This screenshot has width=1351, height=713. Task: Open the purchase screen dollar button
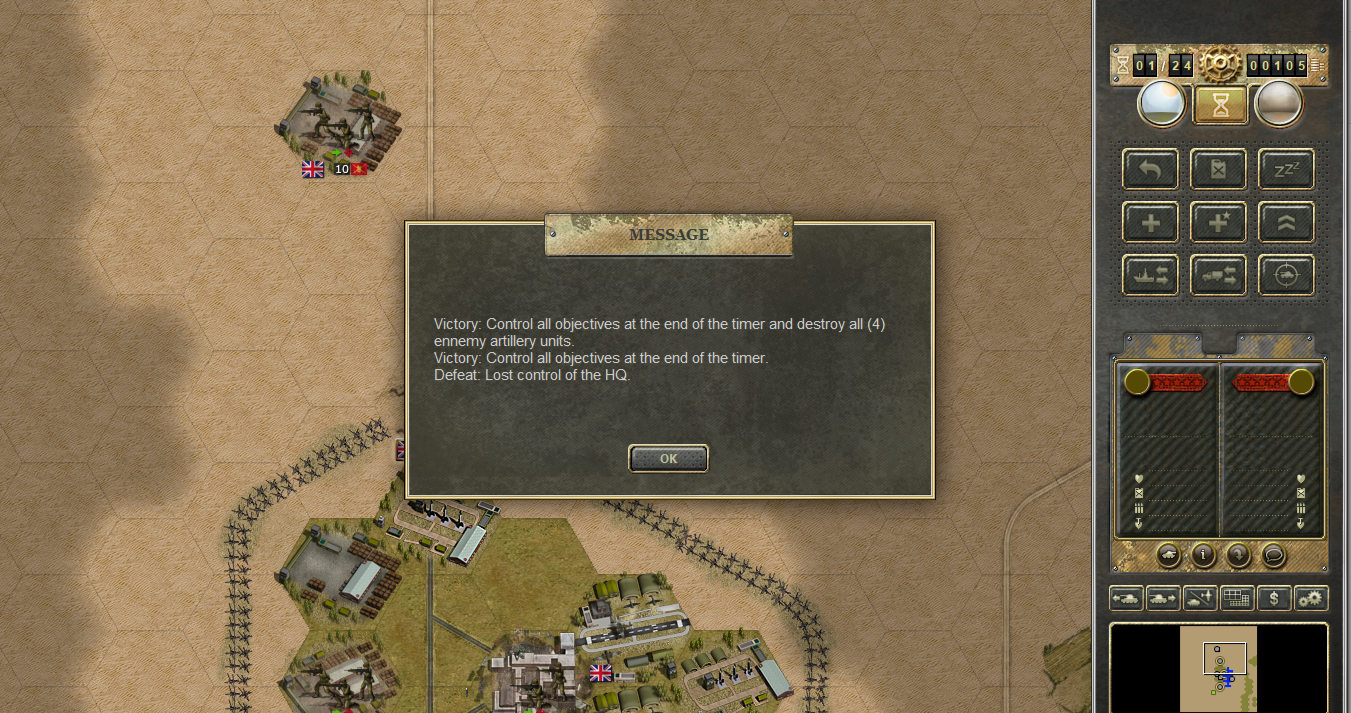pyautogui.click(x=1274, y=598)
